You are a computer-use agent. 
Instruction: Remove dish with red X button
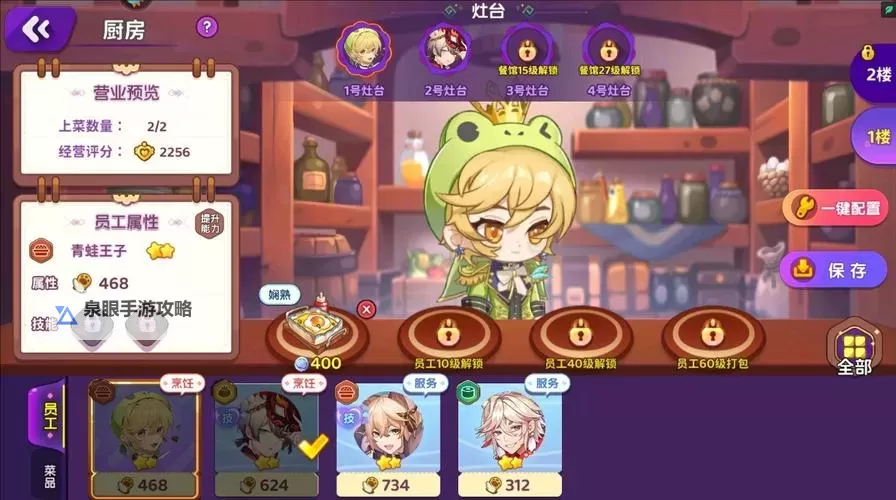pos(366,309)
